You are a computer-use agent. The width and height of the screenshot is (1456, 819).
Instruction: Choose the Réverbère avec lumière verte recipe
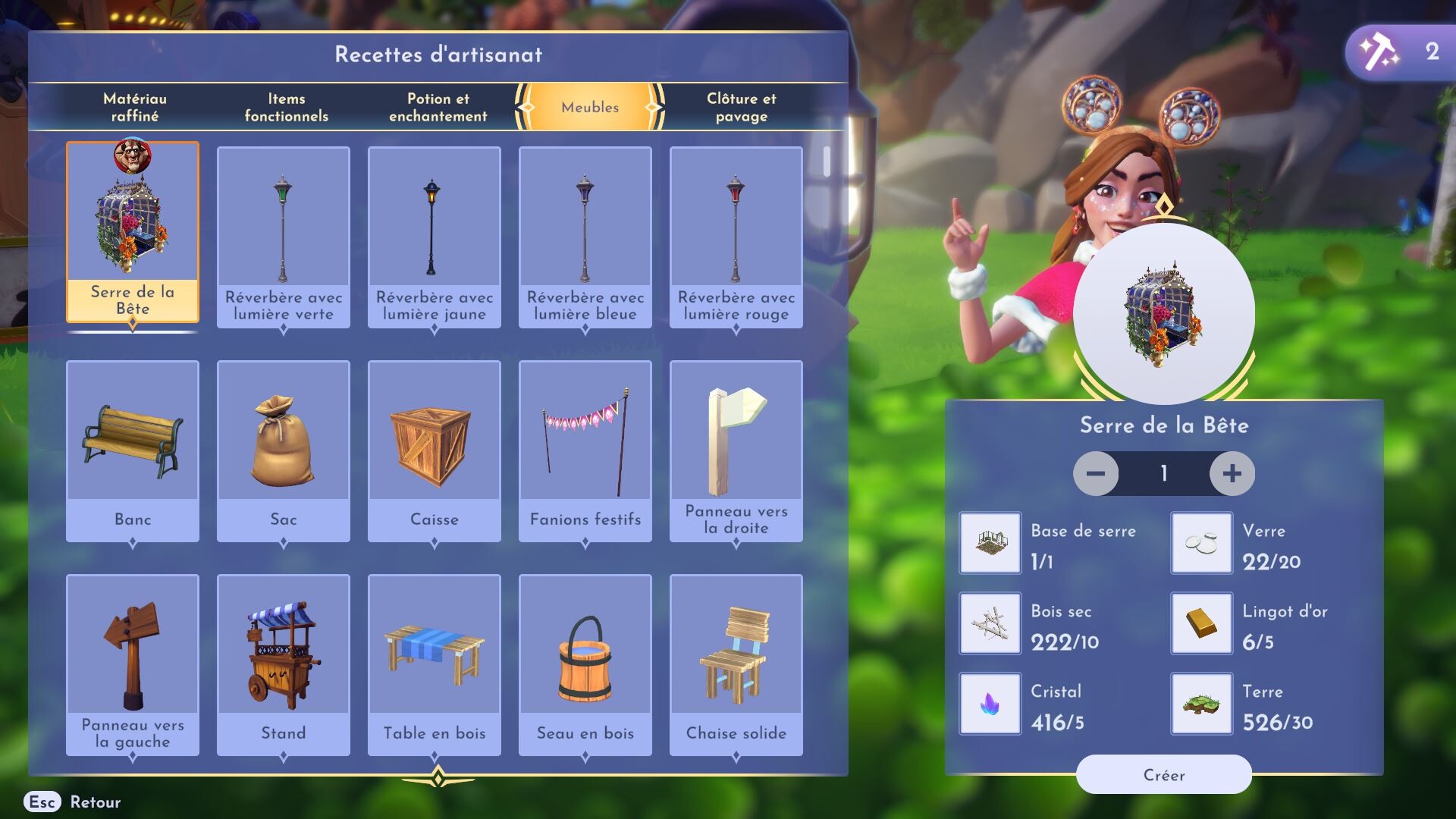pos(283,237)
